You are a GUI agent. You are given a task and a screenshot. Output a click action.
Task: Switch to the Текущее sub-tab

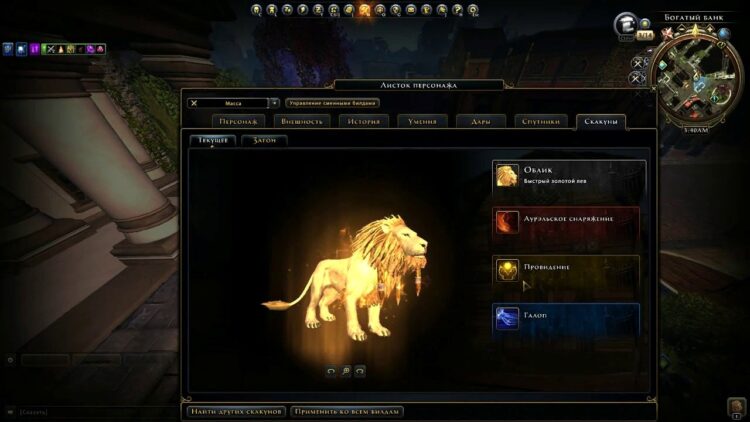pyautogui.click(x=213, y=140)
